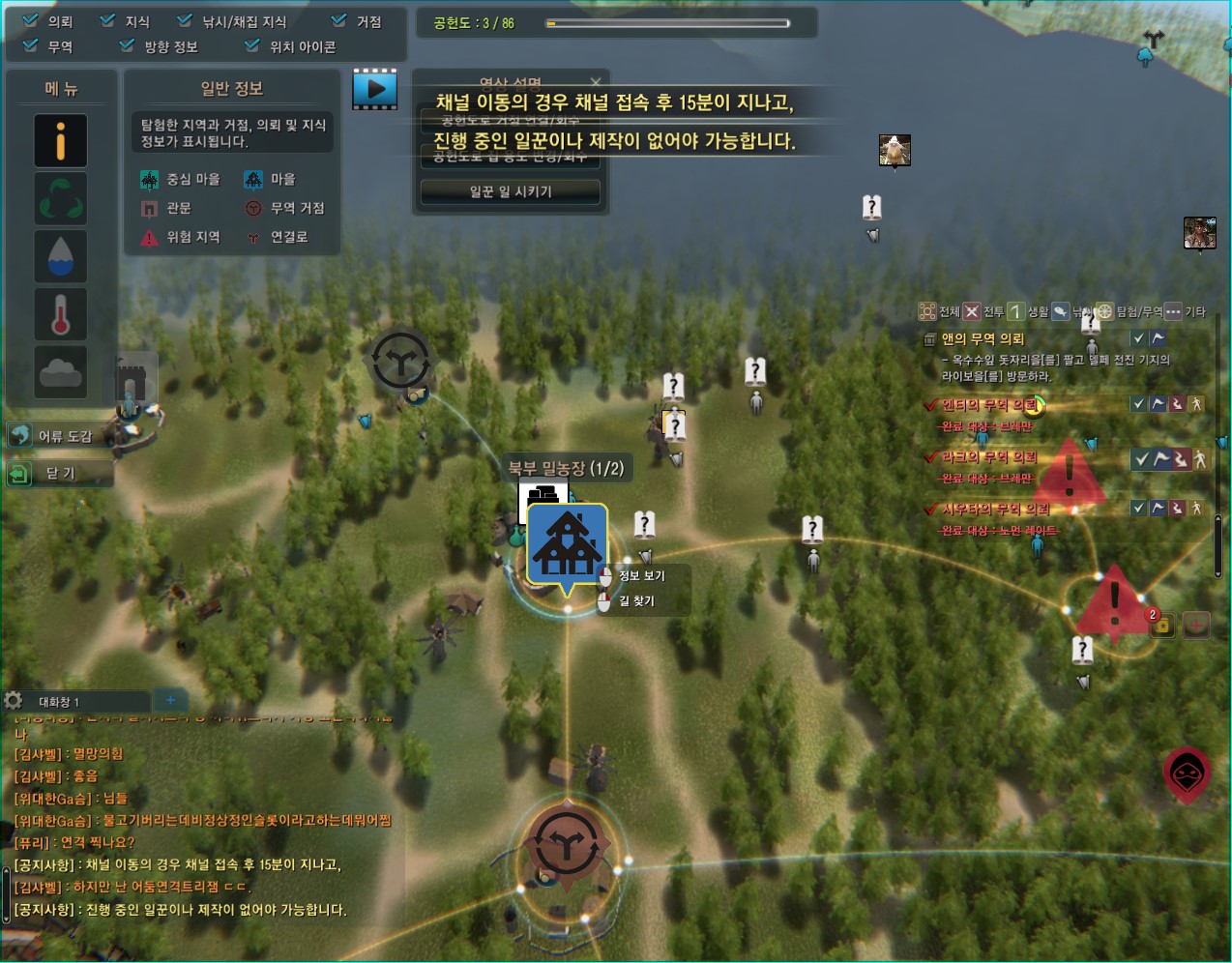This screenshot has width=1232, height=963.
Task: Close the 영상 설명 panel
Action: (596, 82)
